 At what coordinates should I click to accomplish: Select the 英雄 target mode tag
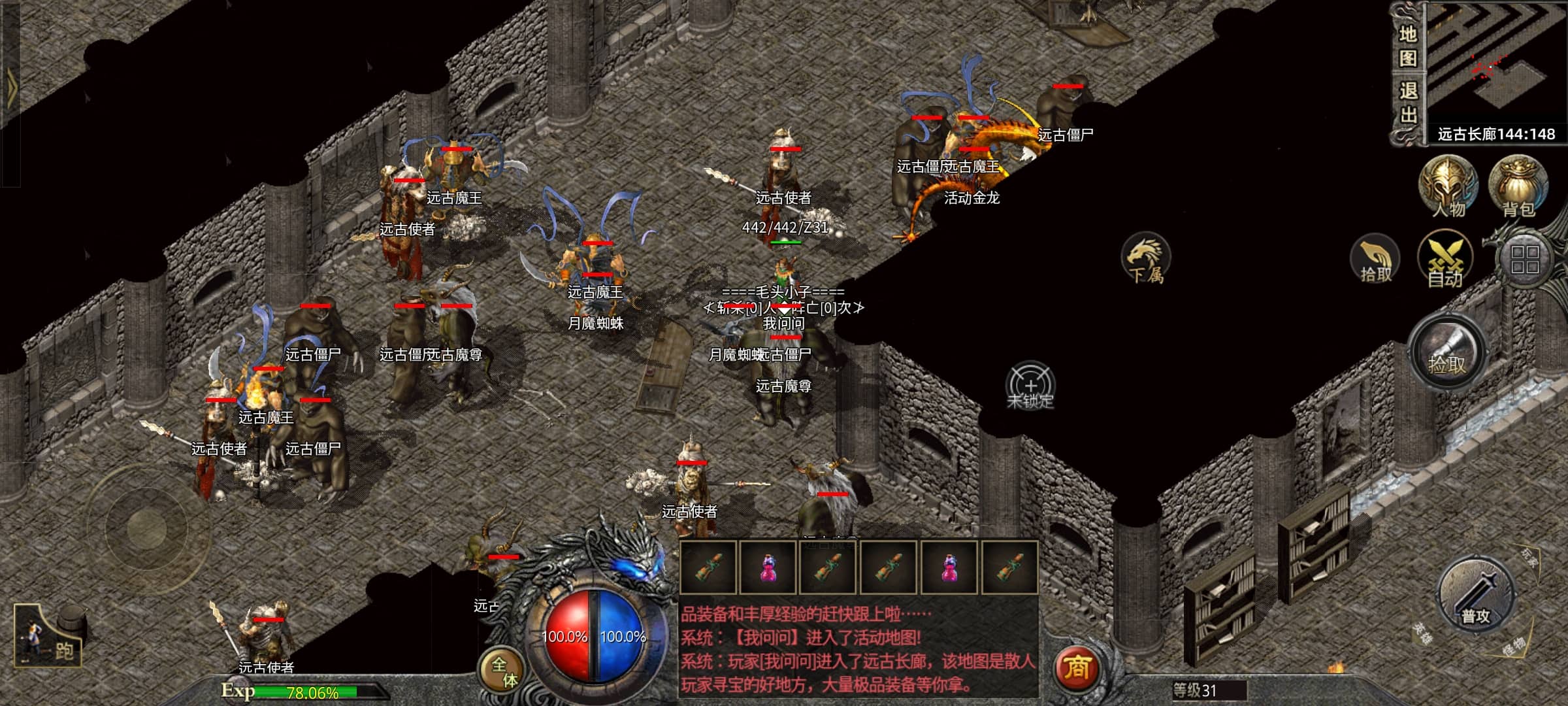[1422, 632]
